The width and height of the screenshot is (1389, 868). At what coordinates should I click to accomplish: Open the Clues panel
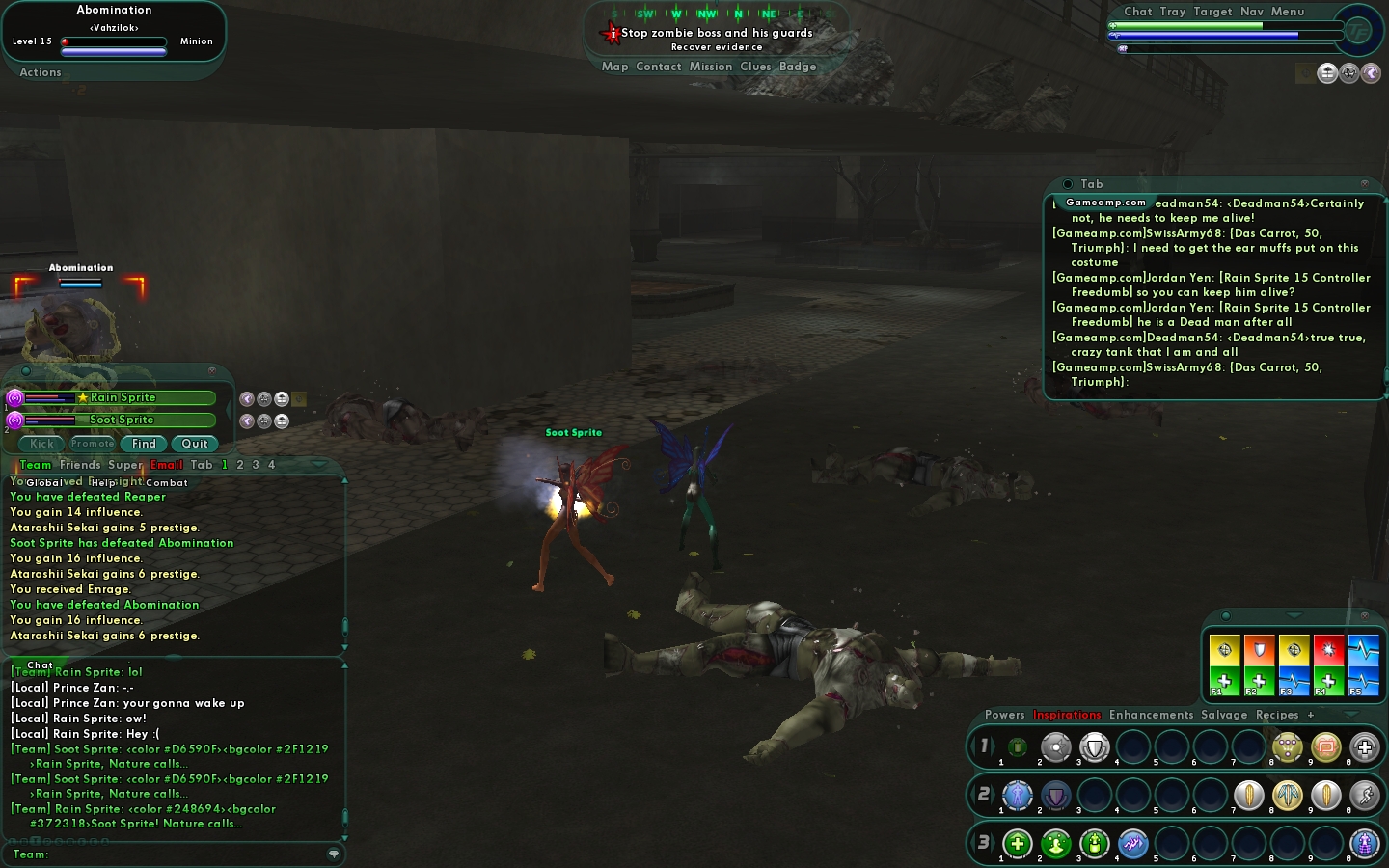click(x=755, y=67)
